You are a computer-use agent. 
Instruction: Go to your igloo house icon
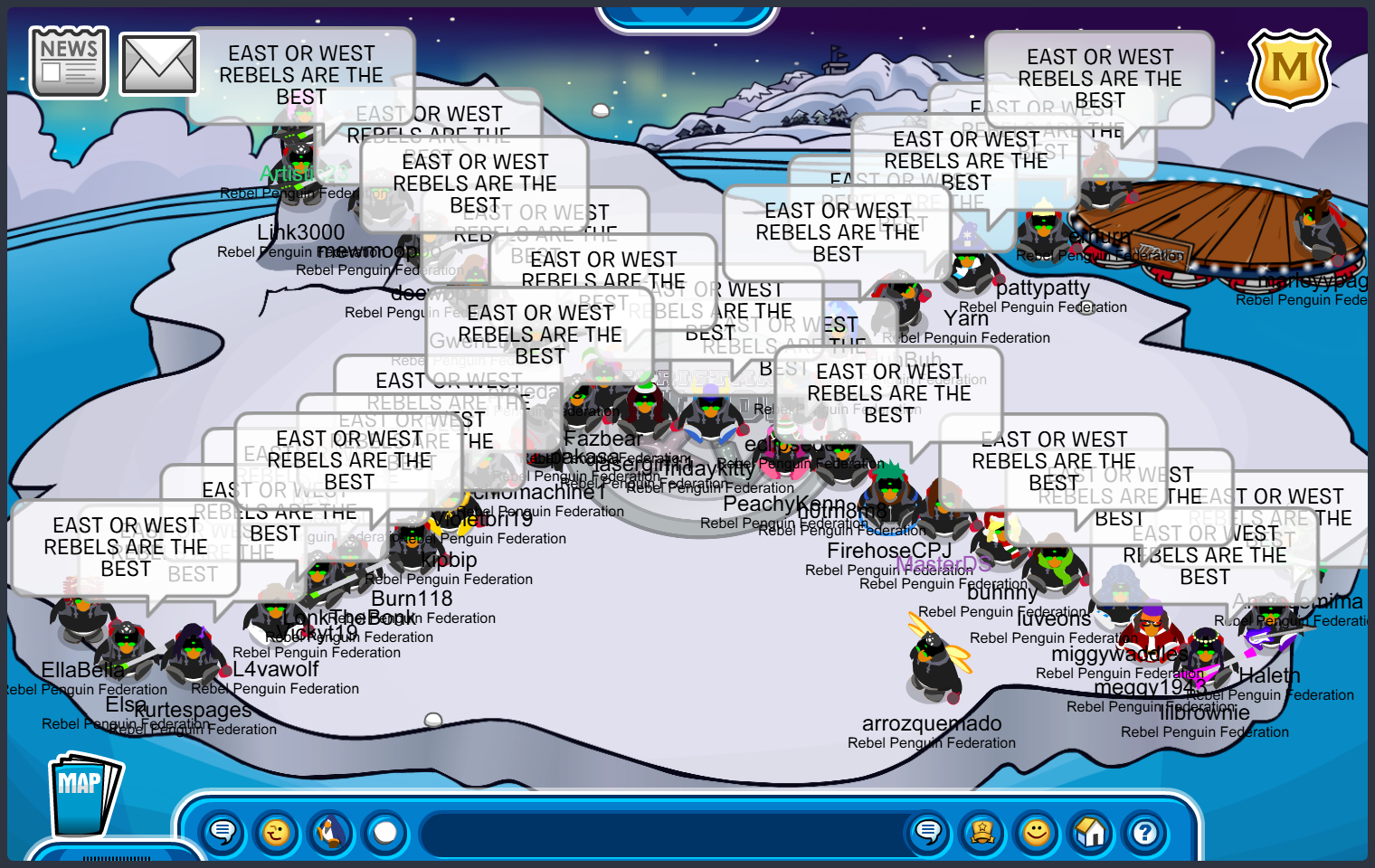(1091, 831)
